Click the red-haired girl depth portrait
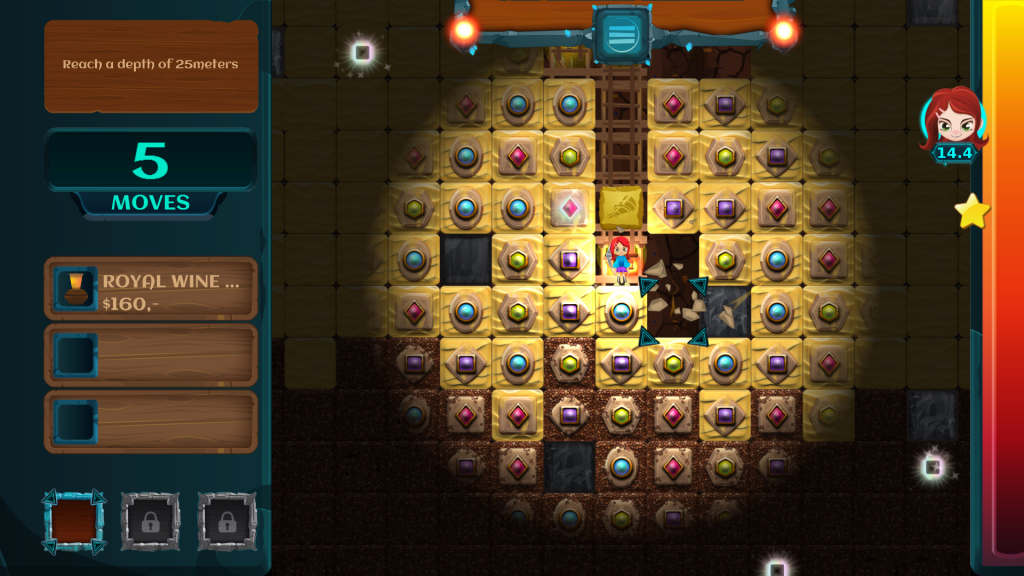The height and width of the screenshot is (576, 1024). (x=953, y=119)
